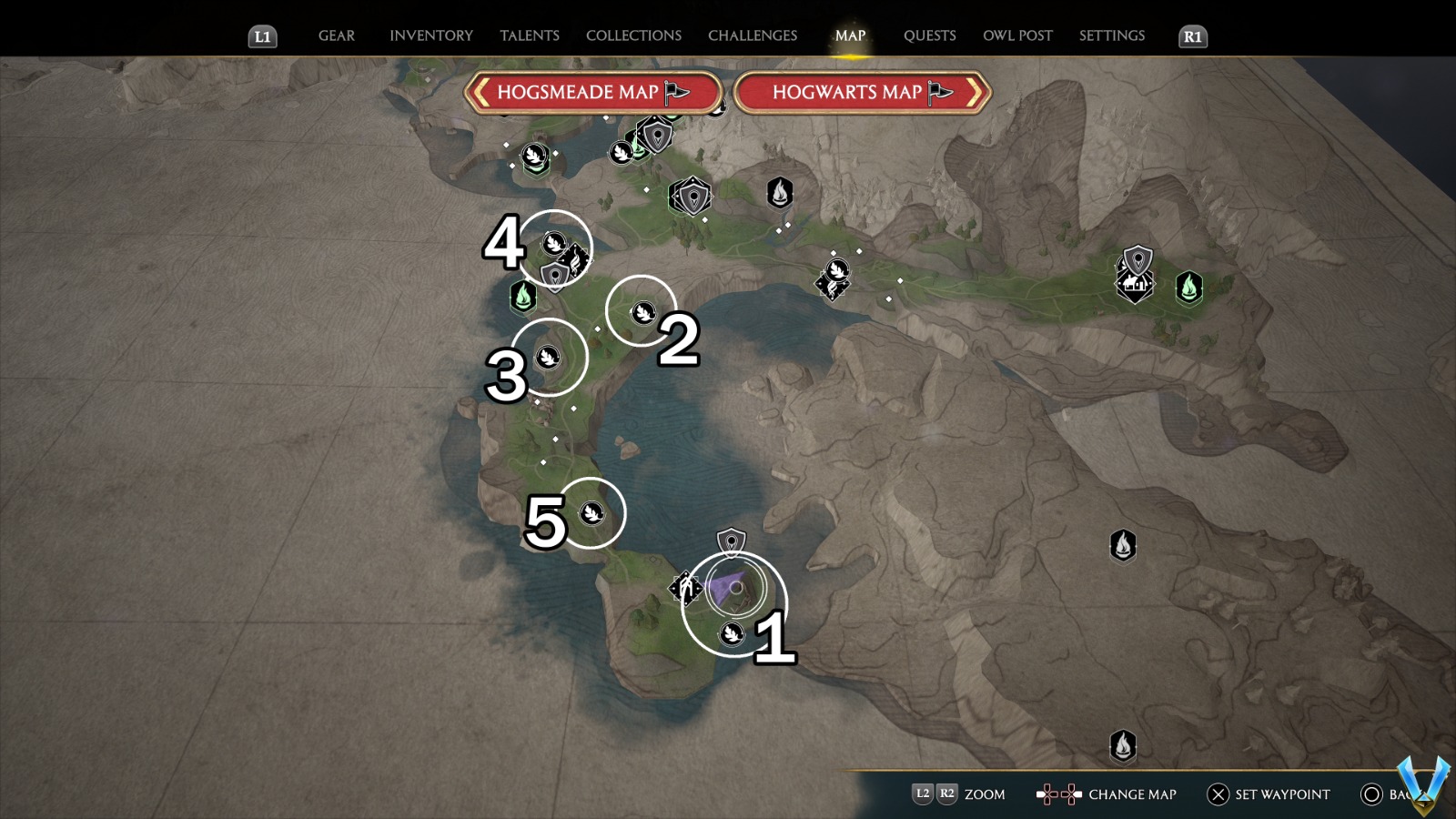
Task: Click the Merlin Trial icon inside circle 3
Action: [x=550, y=357]
